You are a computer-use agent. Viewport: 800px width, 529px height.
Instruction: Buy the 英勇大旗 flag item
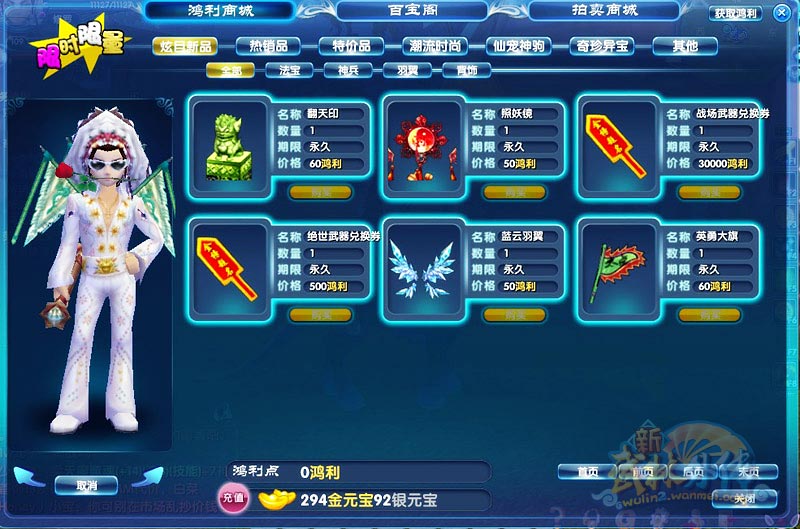709,315
